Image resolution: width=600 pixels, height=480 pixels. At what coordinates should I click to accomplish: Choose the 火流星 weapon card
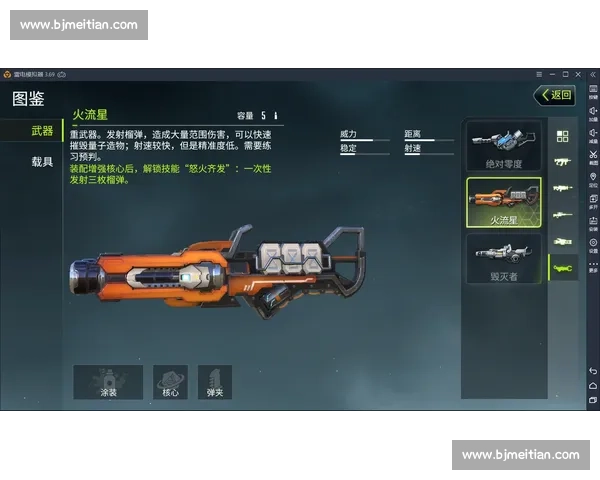pyautogui.click(x=504, y=203)
